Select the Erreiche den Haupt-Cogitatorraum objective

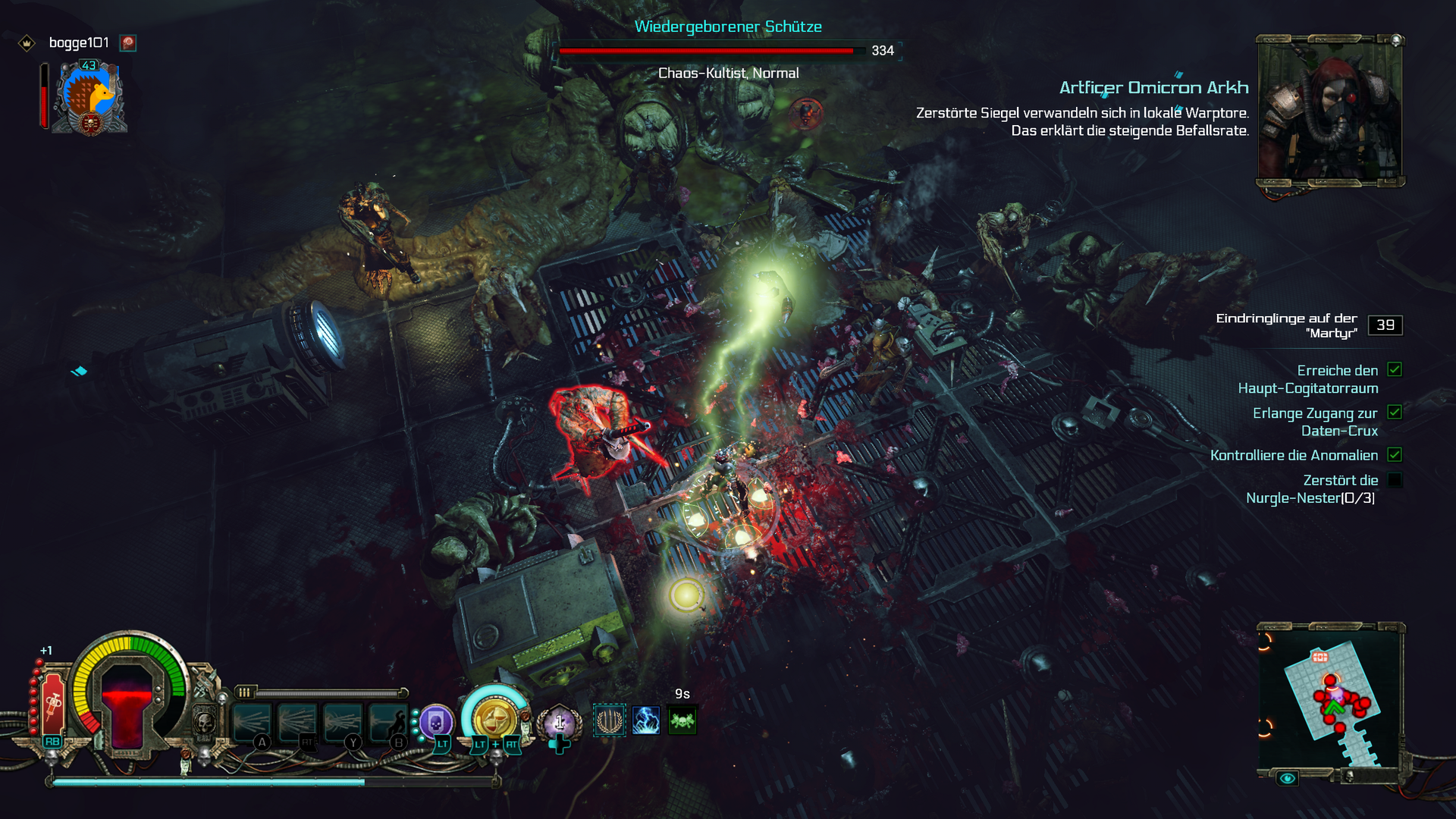tap(1308, 379)
